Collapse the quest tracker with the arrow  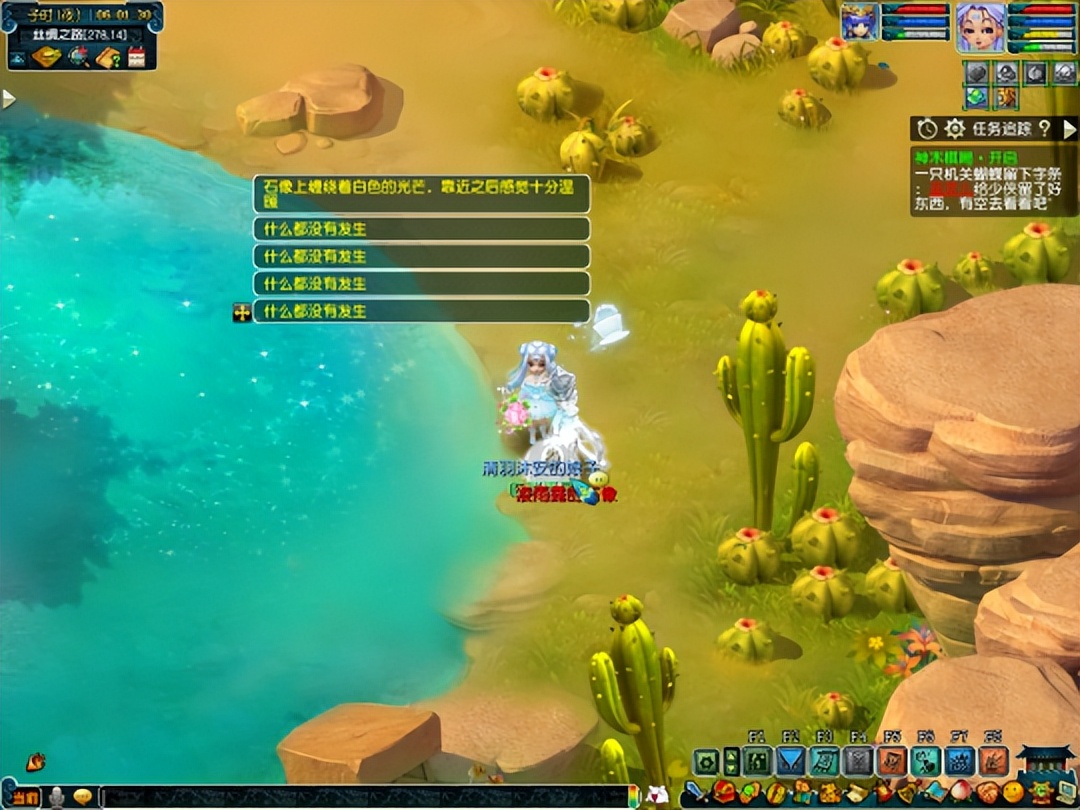(1069, 128)
